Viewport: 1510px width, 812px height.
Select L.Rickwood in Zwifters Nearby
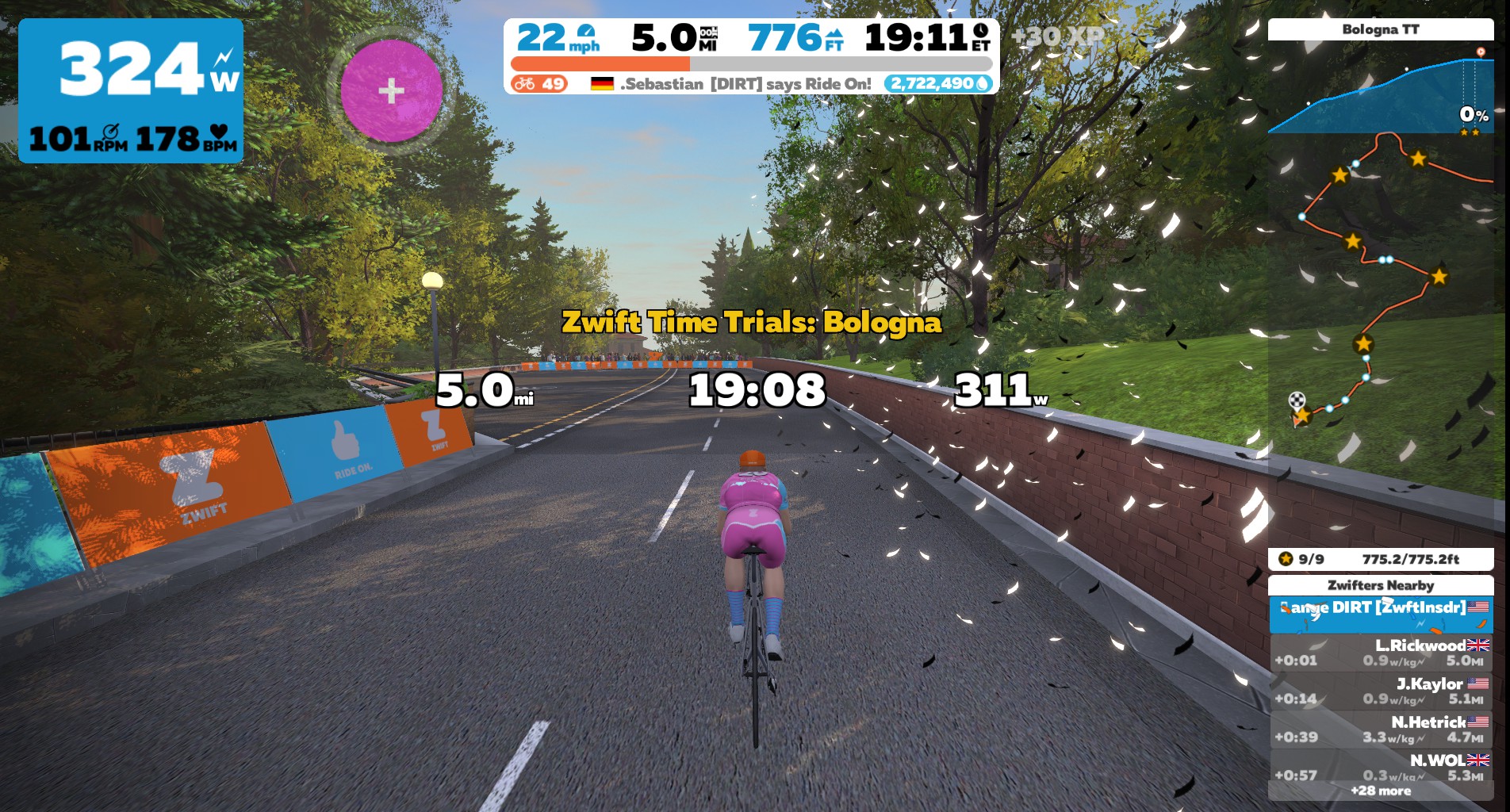(x=1380, y=653)
